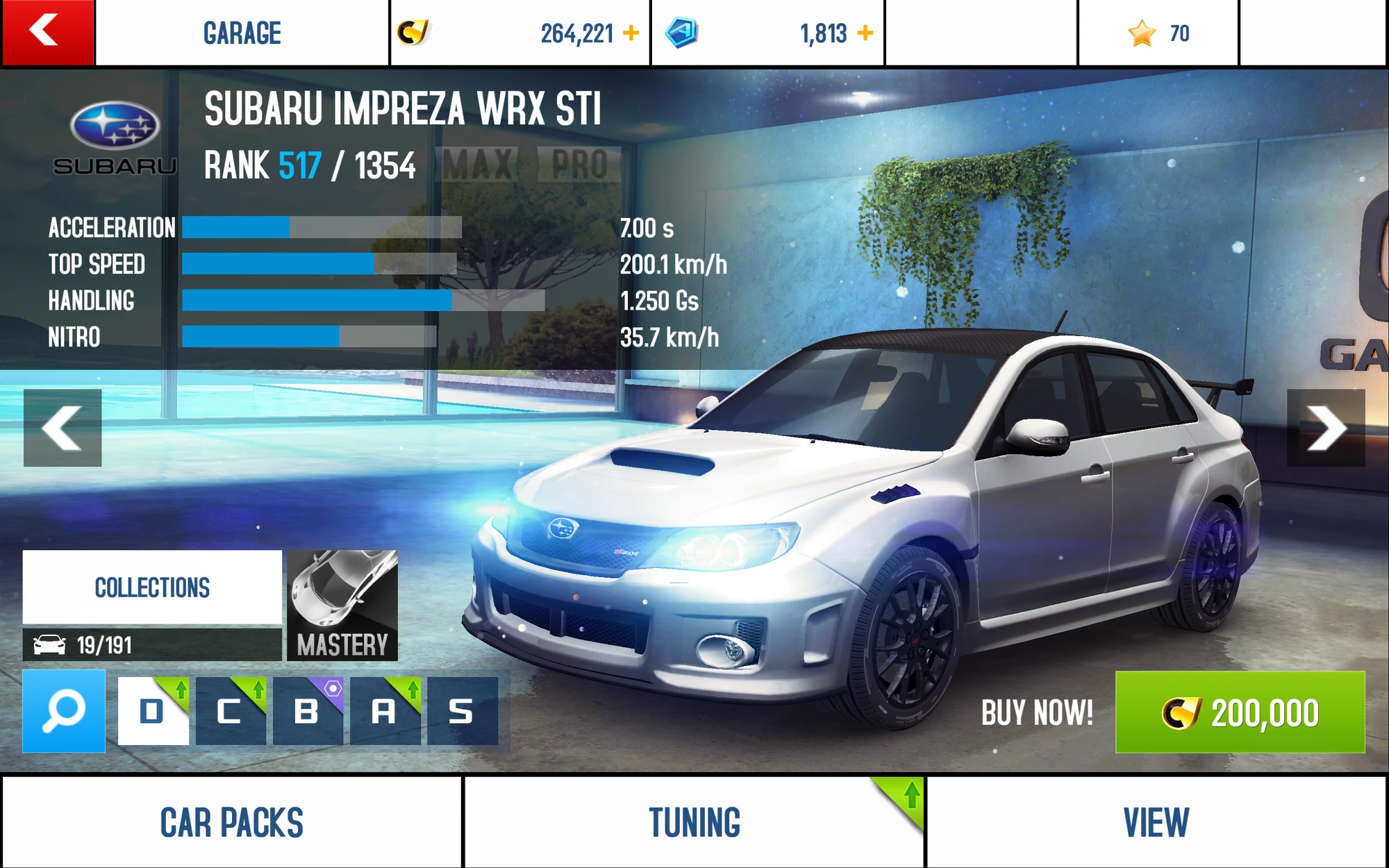Switch to class A cars
The height and width of the screenshot is (868, 1389).
click(x=385, y=711)
